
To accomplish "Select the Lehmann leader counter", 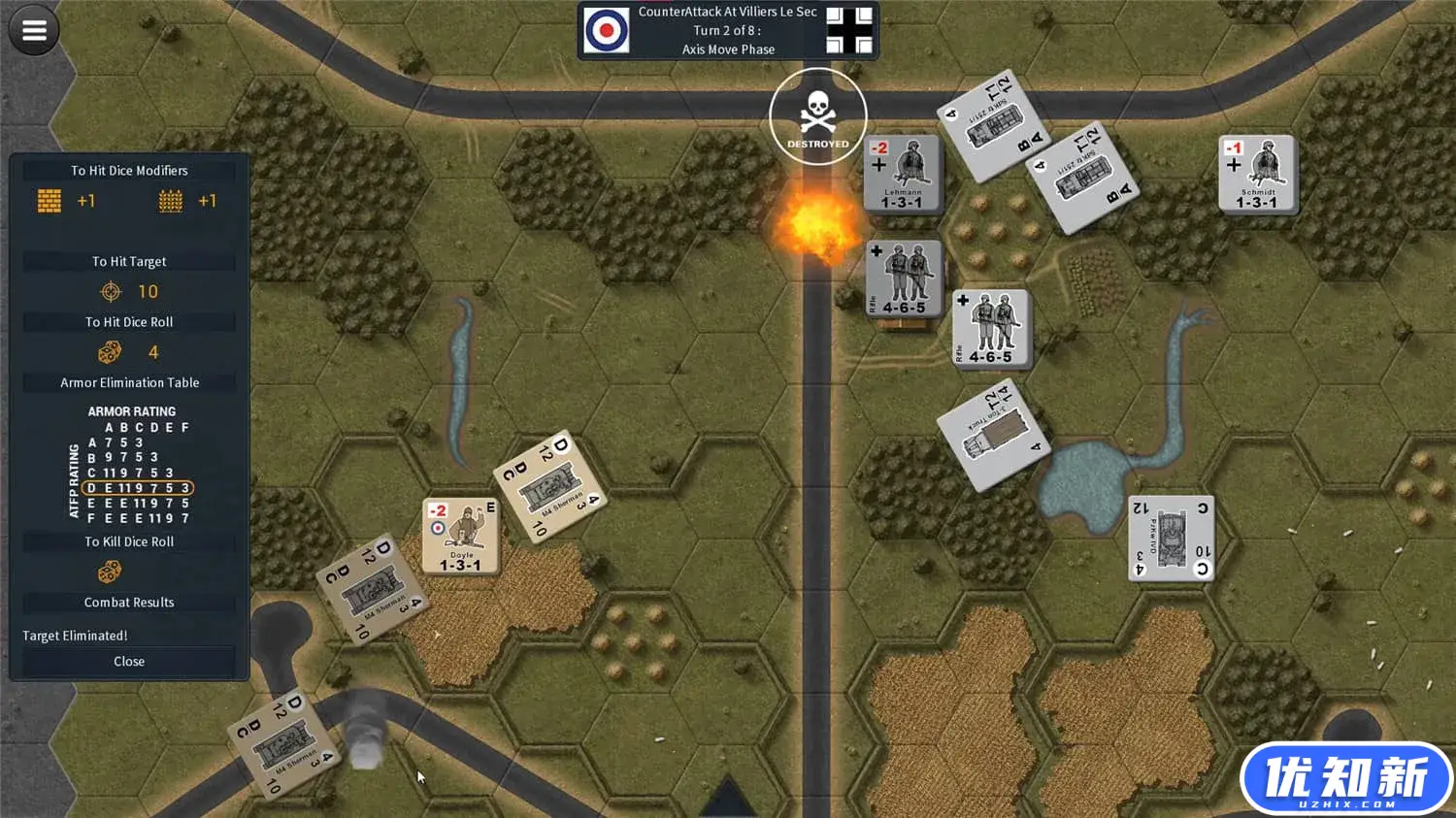I will (x=903, y=174).
